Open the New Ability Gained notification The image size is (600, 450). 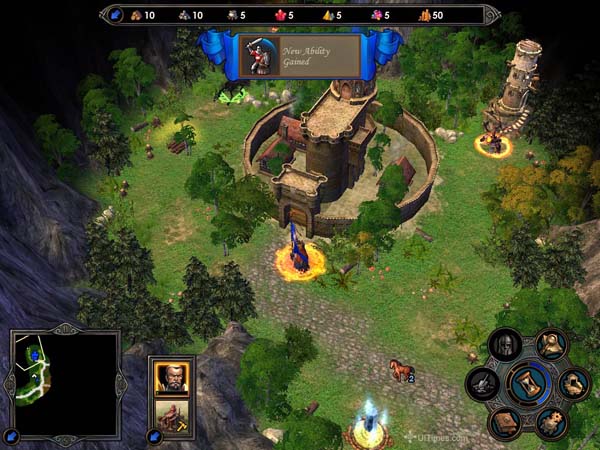300,55
